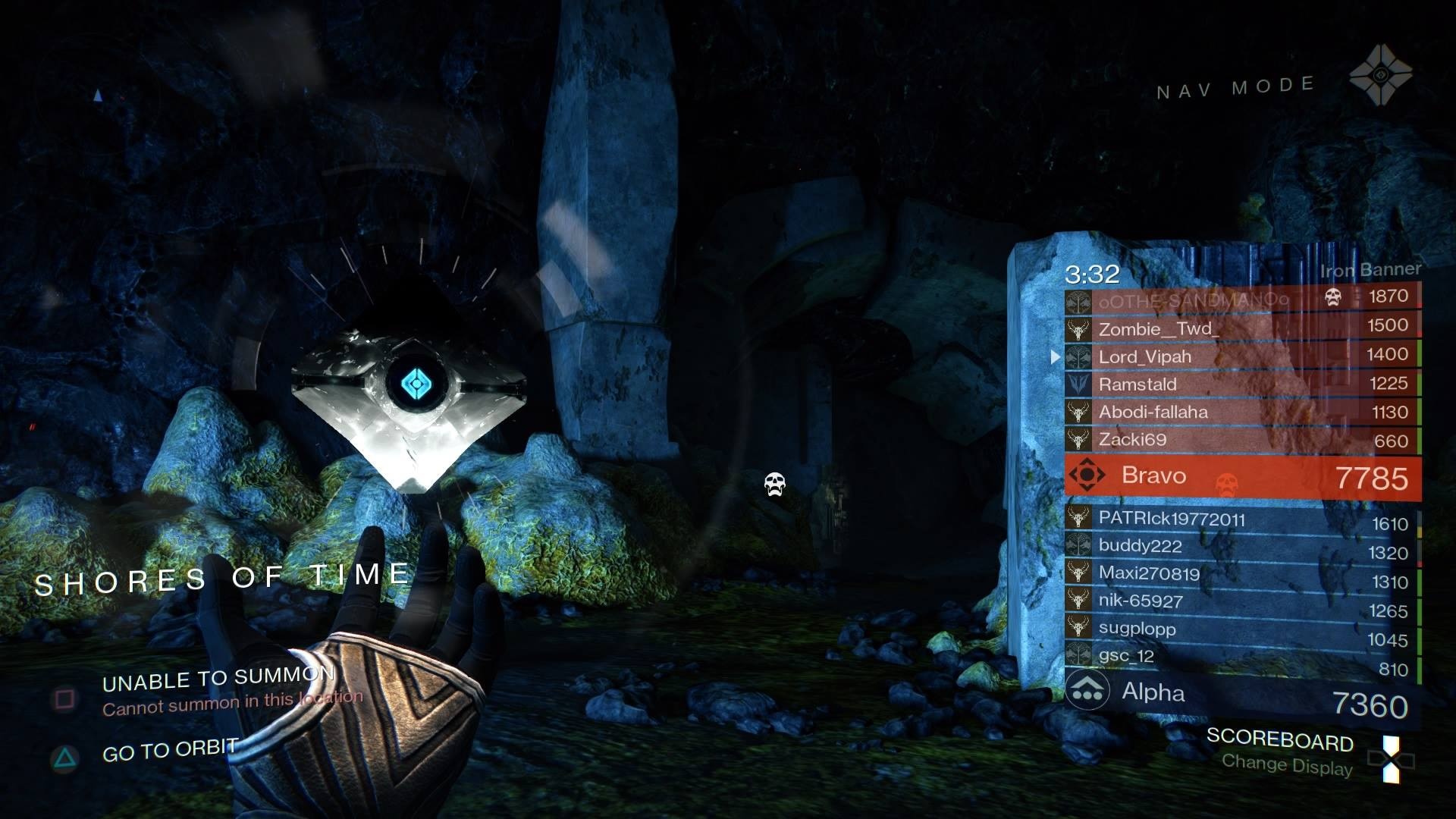The image size is (1456, 819).
Task: Click the Lord_Vipah player row
Action: pos(1241,356)
